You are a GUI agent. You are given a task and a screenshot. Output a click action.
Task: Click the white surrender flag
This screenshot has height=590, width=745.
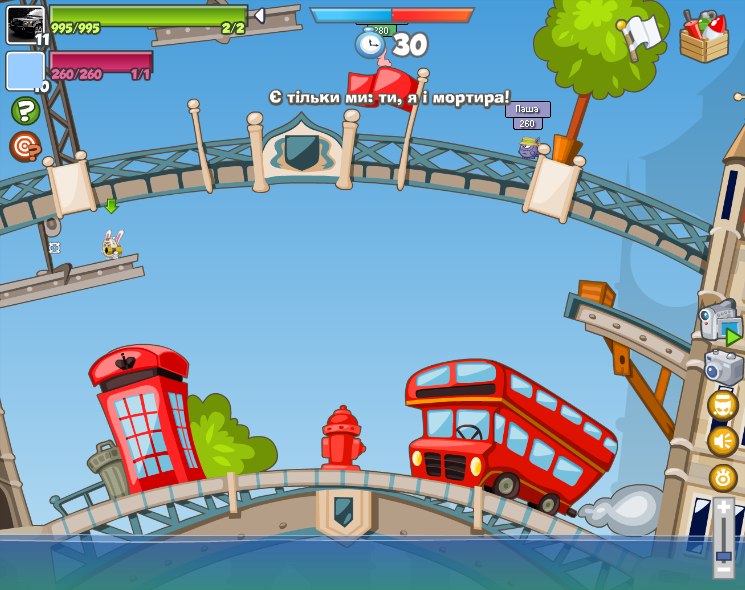coord(641,35)
